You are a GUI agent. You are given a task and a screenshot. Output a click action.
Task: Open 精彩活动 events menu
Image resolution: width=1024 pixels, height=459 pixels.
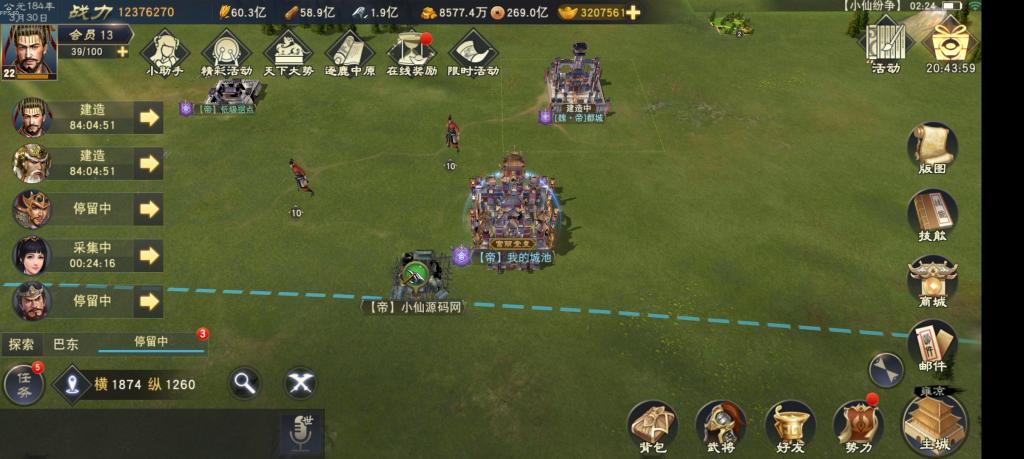(x=226, y=52)
